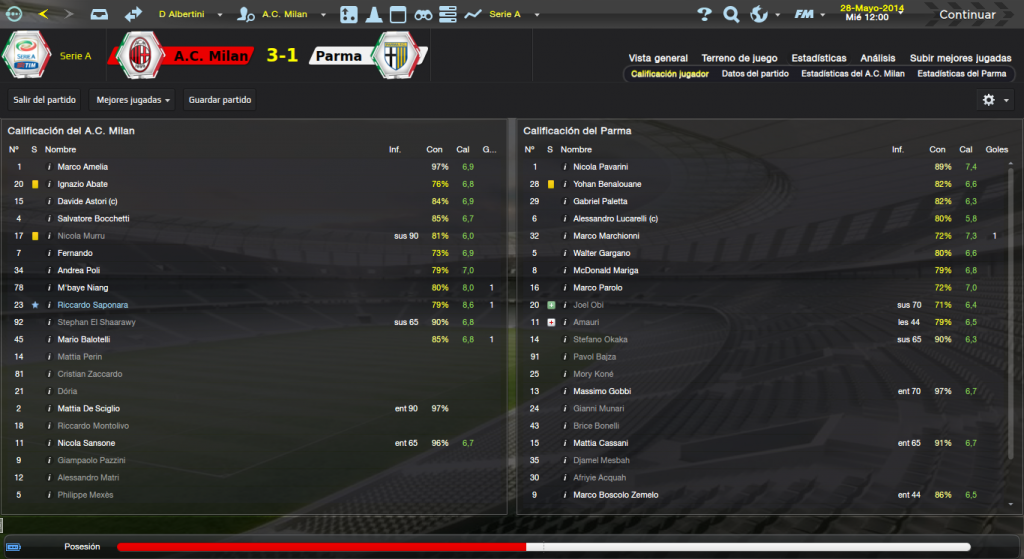Open the Serie A competition menu
1024x559 pixels.
[x=511, y=15]
